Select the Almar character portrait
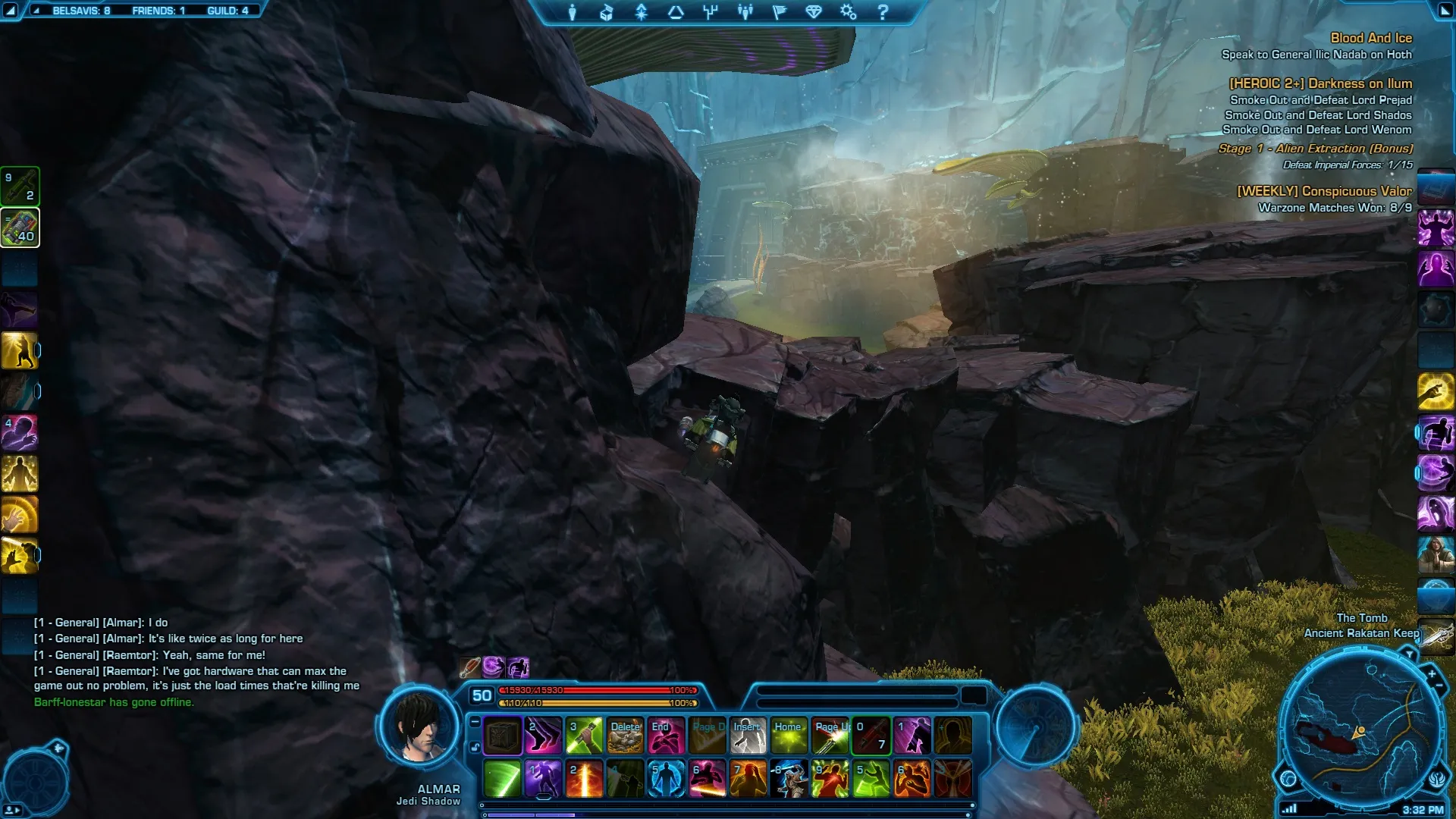This screenshot has height=819, width=1456. pos(419,730)
